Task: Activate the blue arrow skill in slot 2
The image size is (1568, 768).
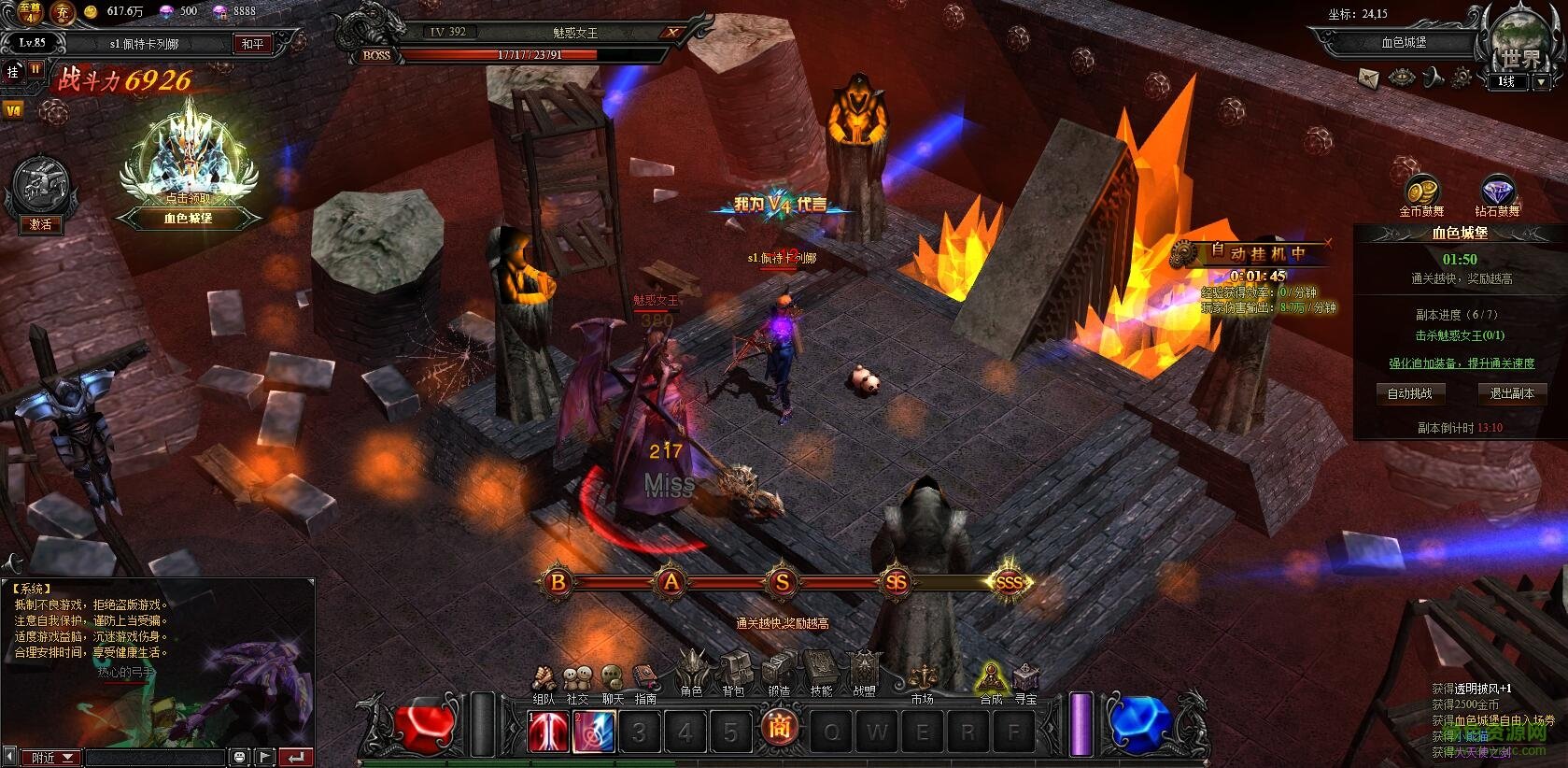Action: point(594,732)
